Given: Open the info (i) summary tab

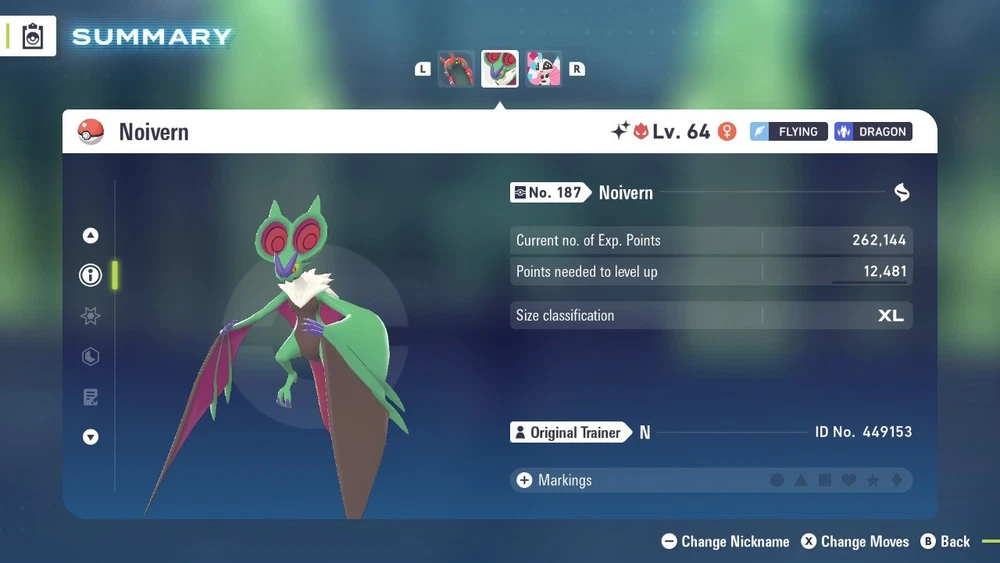Looking at the screenshot, I should (x=91, y=276).
